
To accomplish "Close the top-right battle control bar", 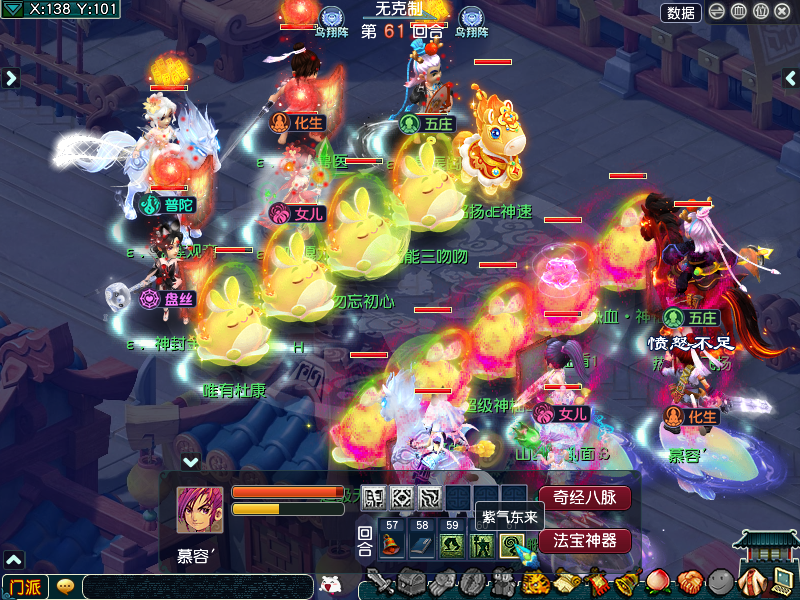I will pos(782,12).
